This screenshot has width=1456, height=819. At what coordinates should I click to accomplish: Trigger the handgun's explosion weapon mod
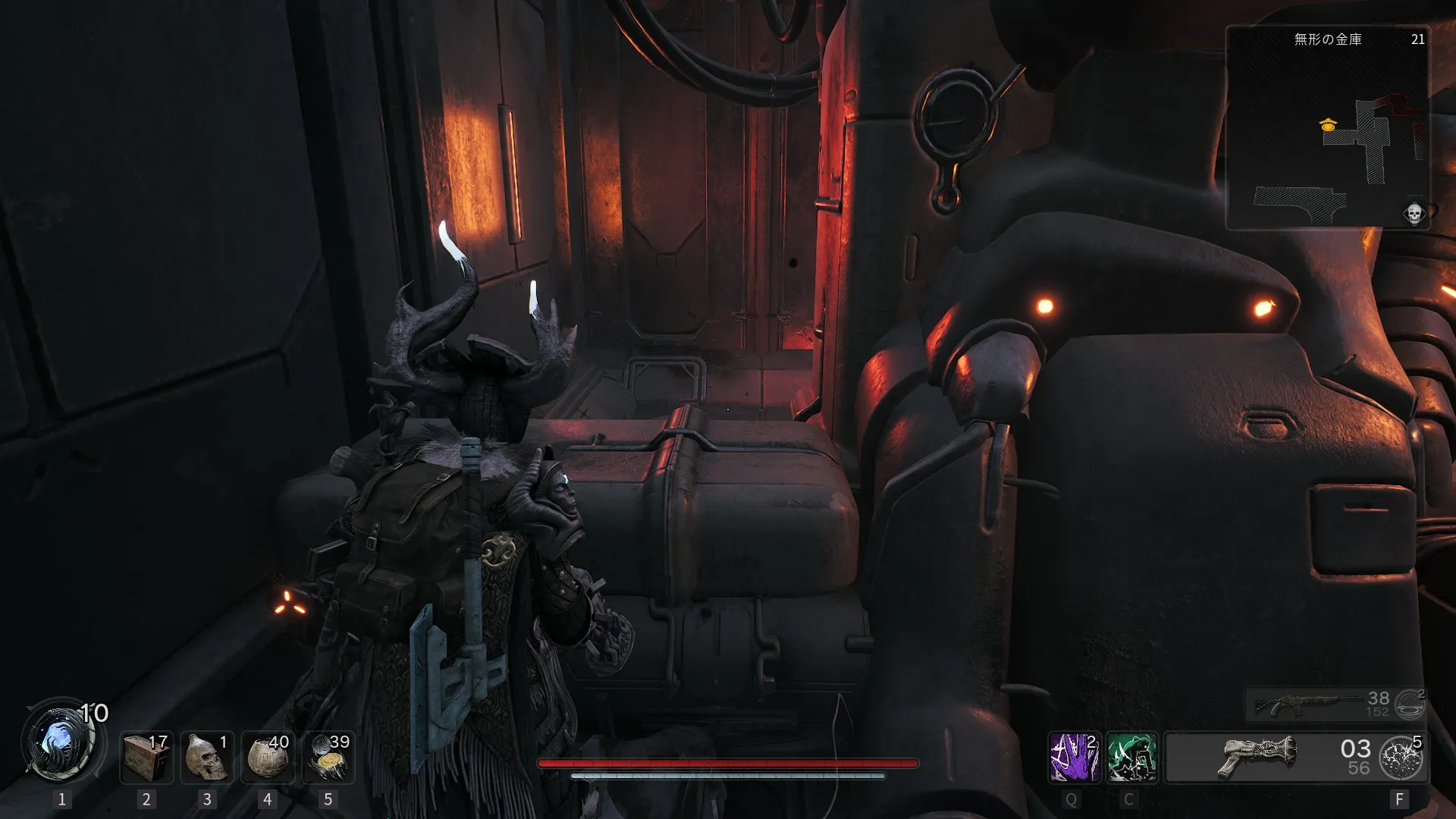tap(1401, 758)
